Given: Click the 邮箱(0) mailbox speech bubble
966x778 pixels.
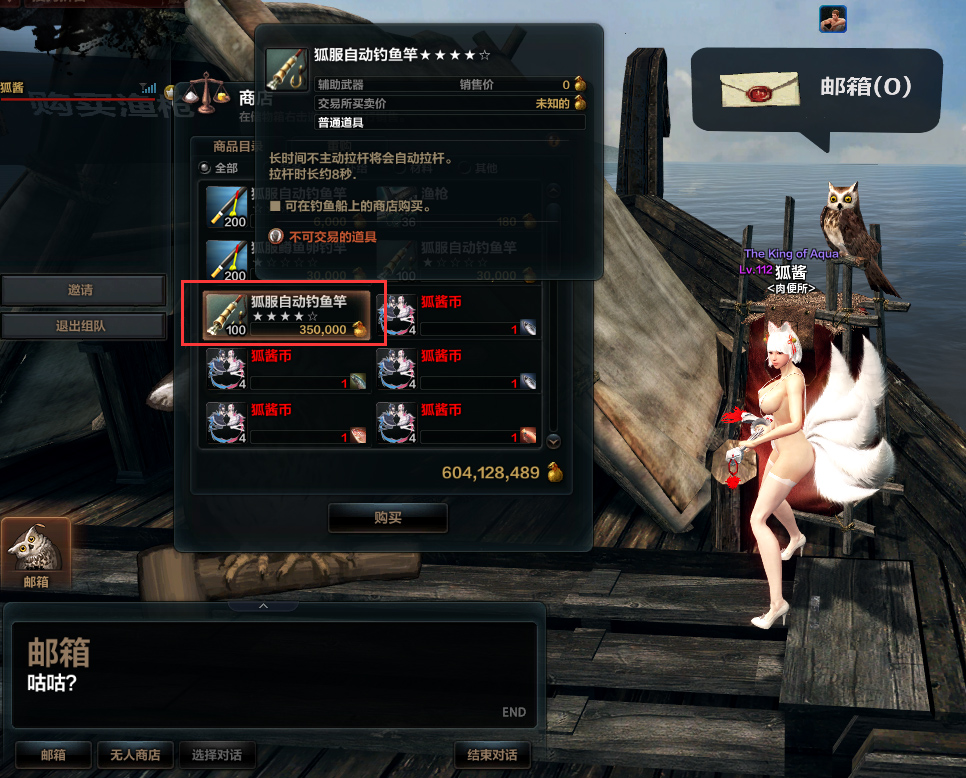Looking at the screenshot, I should tap(817, 89).
